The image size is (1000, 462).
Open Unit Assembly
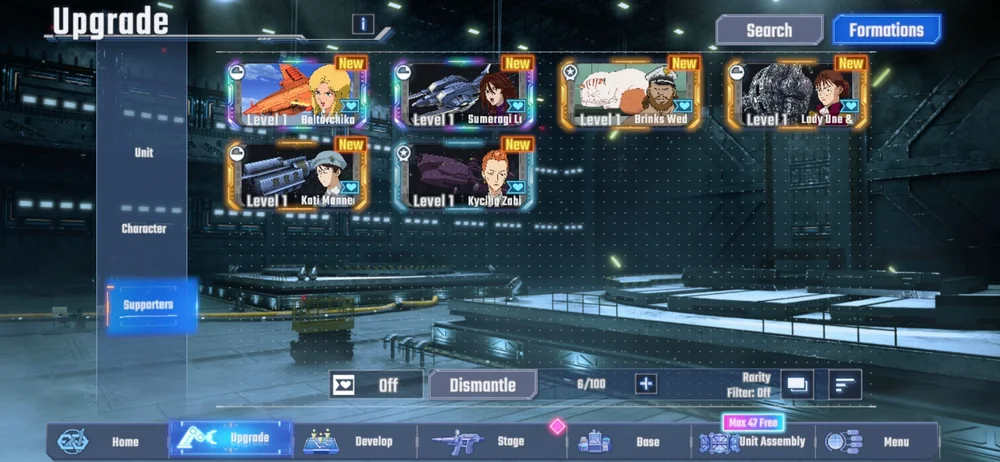(x=754, y=441)
